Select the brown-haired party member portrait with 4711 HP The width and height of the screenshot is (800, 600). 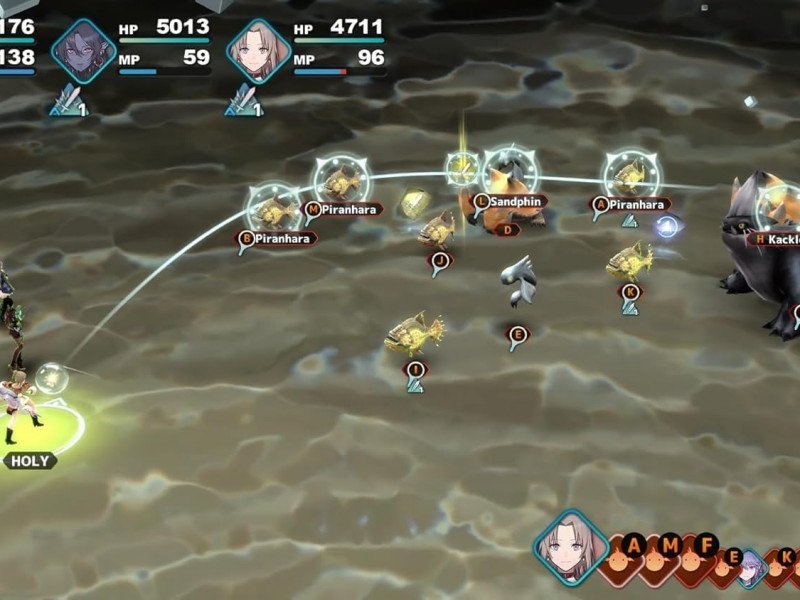point(259,49)
